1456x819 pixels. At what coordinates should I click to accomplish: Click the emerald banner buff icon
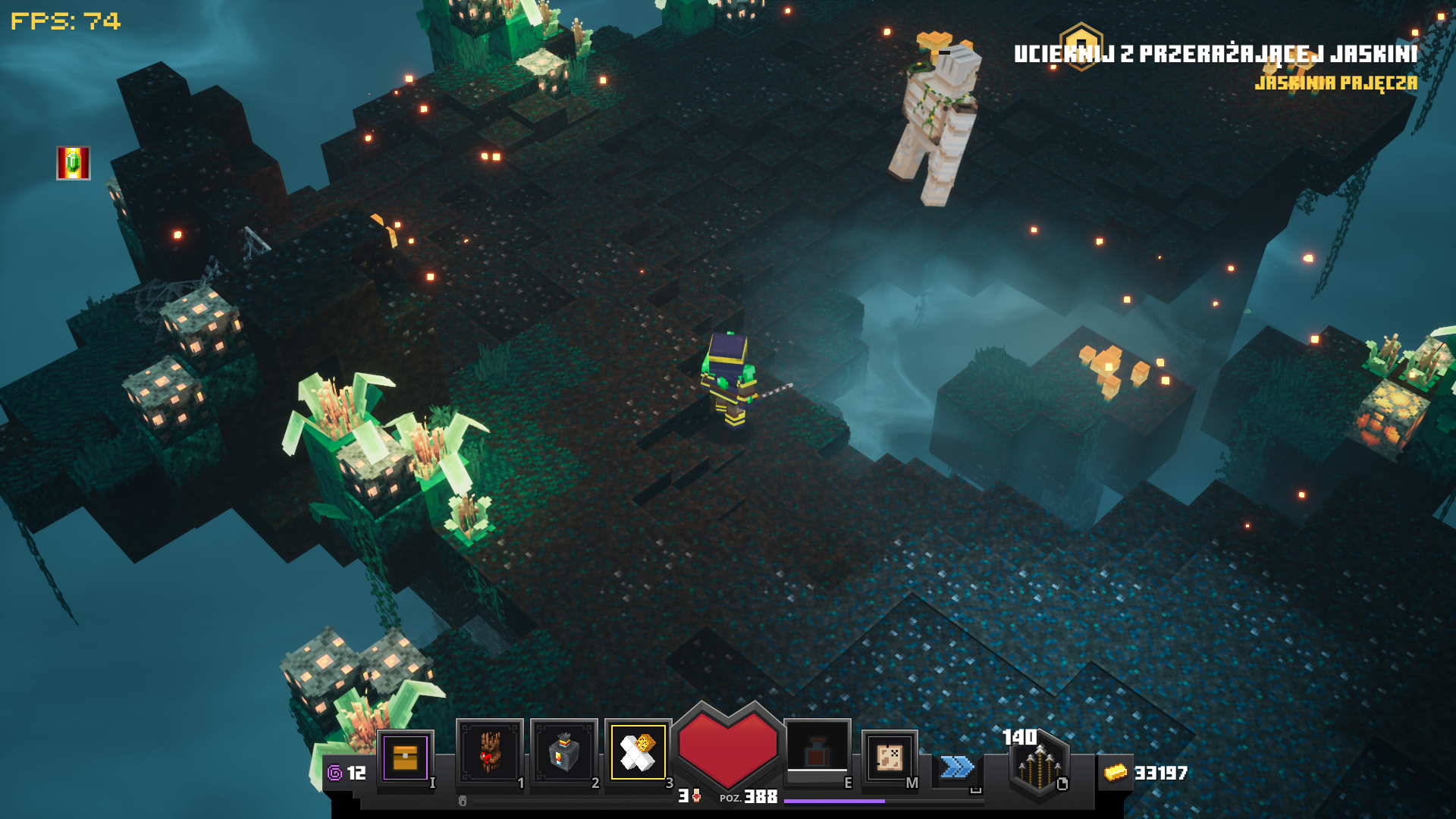point(74,163)
